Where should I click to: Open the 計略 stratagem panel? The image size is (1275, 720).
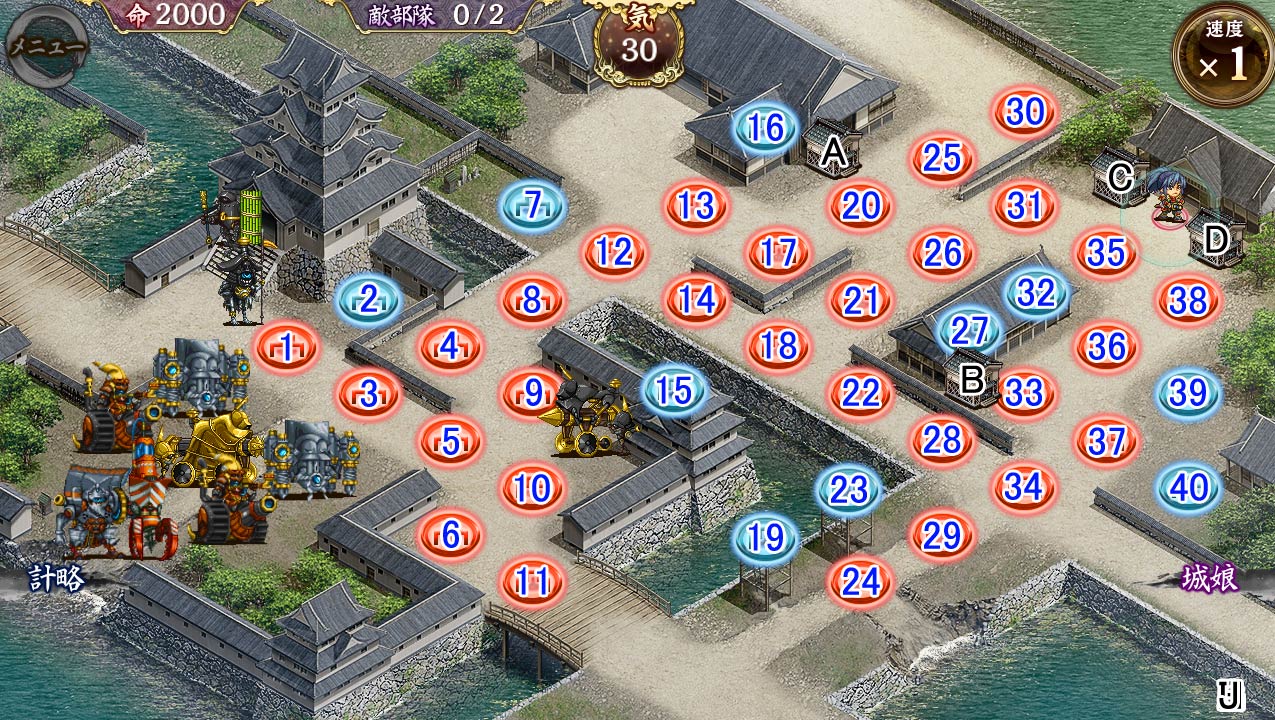tap(55, 579)
